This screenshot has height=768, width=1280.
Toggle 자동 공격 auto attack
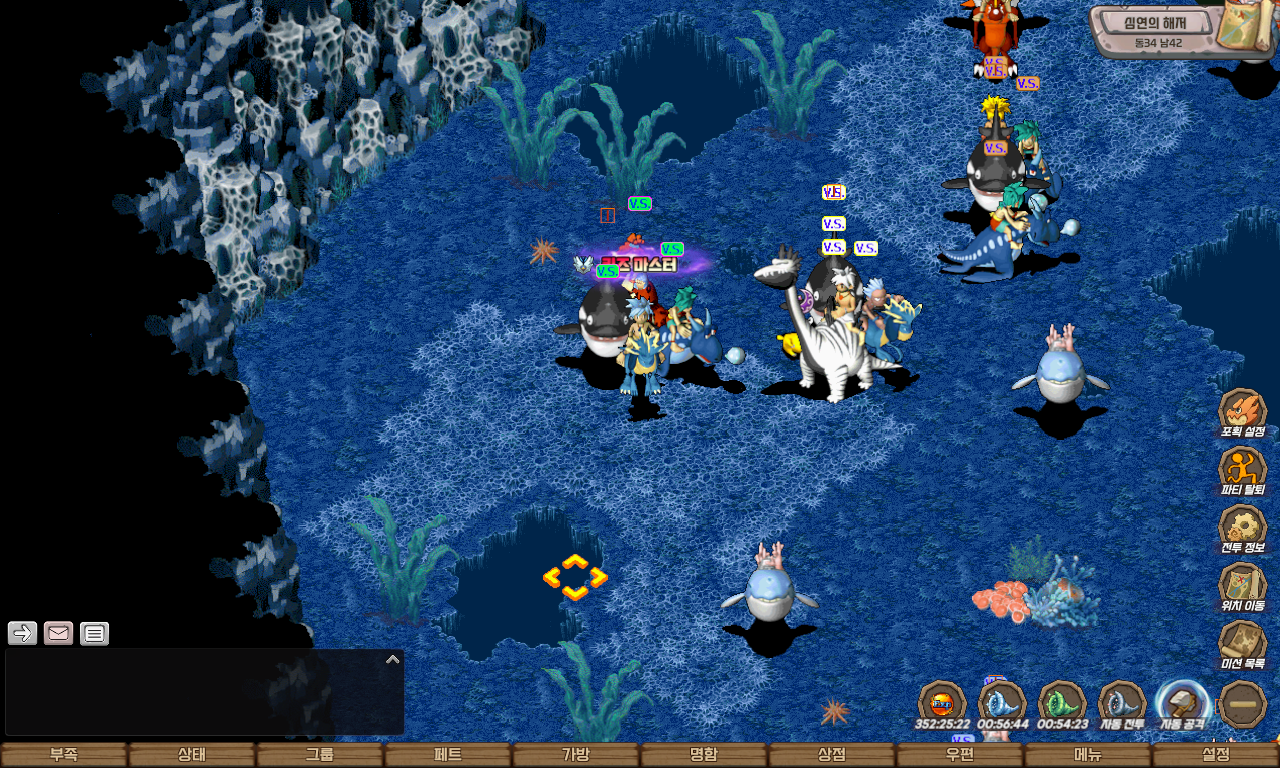1182,704
